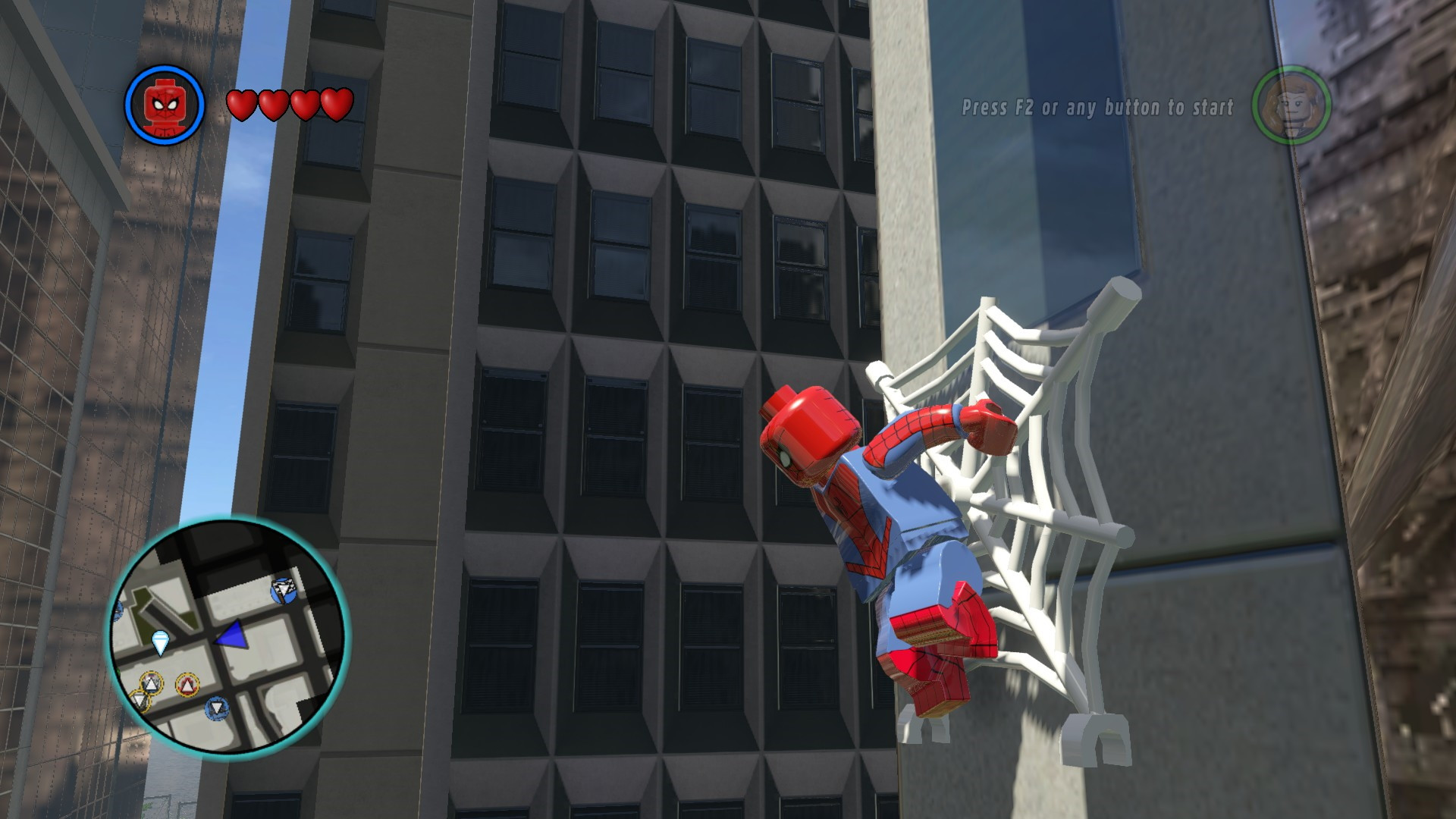Viewport: 1456px width, 819px height.
Task: Click the word start in the join prompt
Action: [x=1214, y=108]
